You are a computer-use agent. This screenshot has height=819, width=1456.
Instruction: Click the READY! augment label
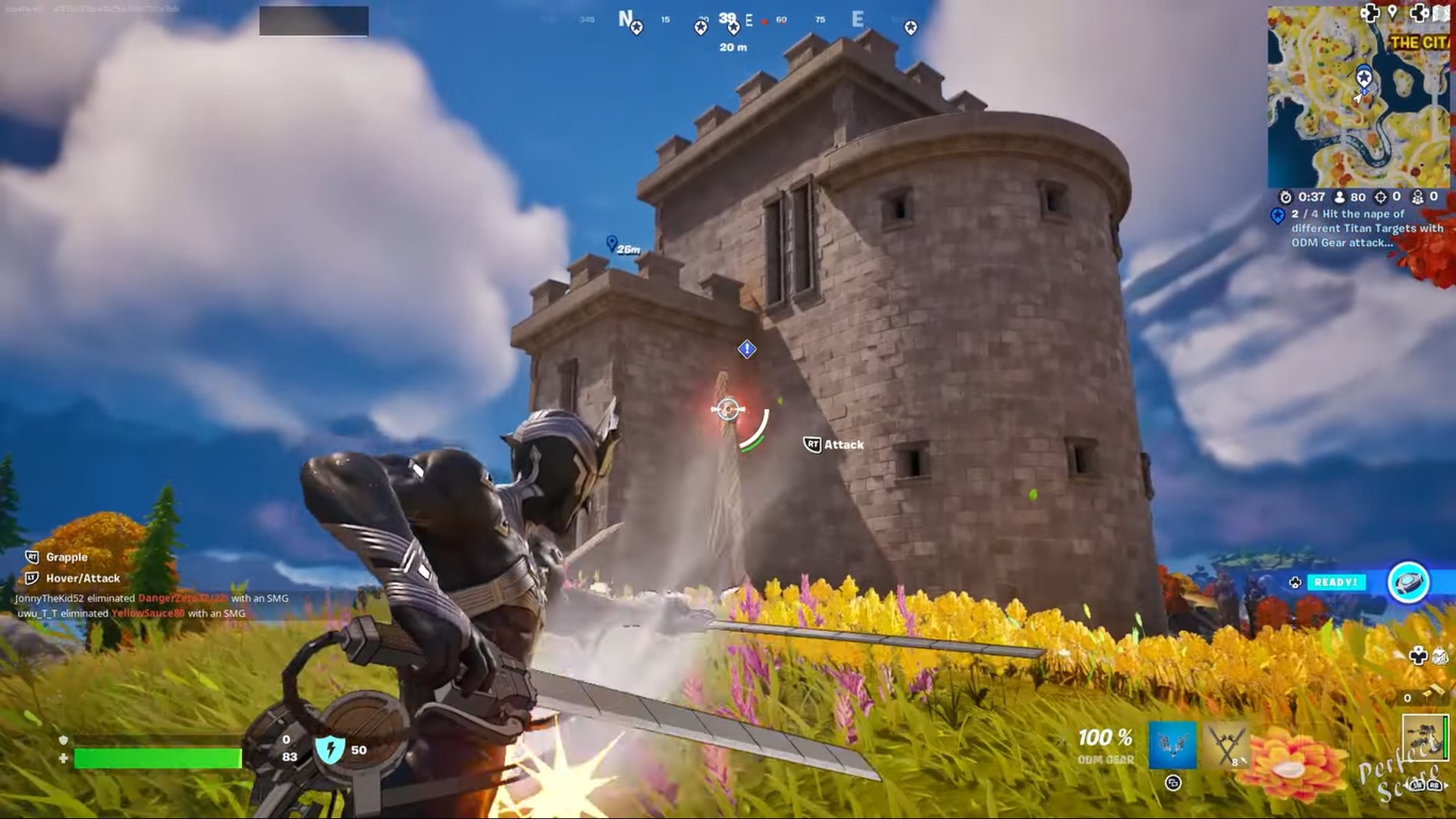click(1335, 582)
